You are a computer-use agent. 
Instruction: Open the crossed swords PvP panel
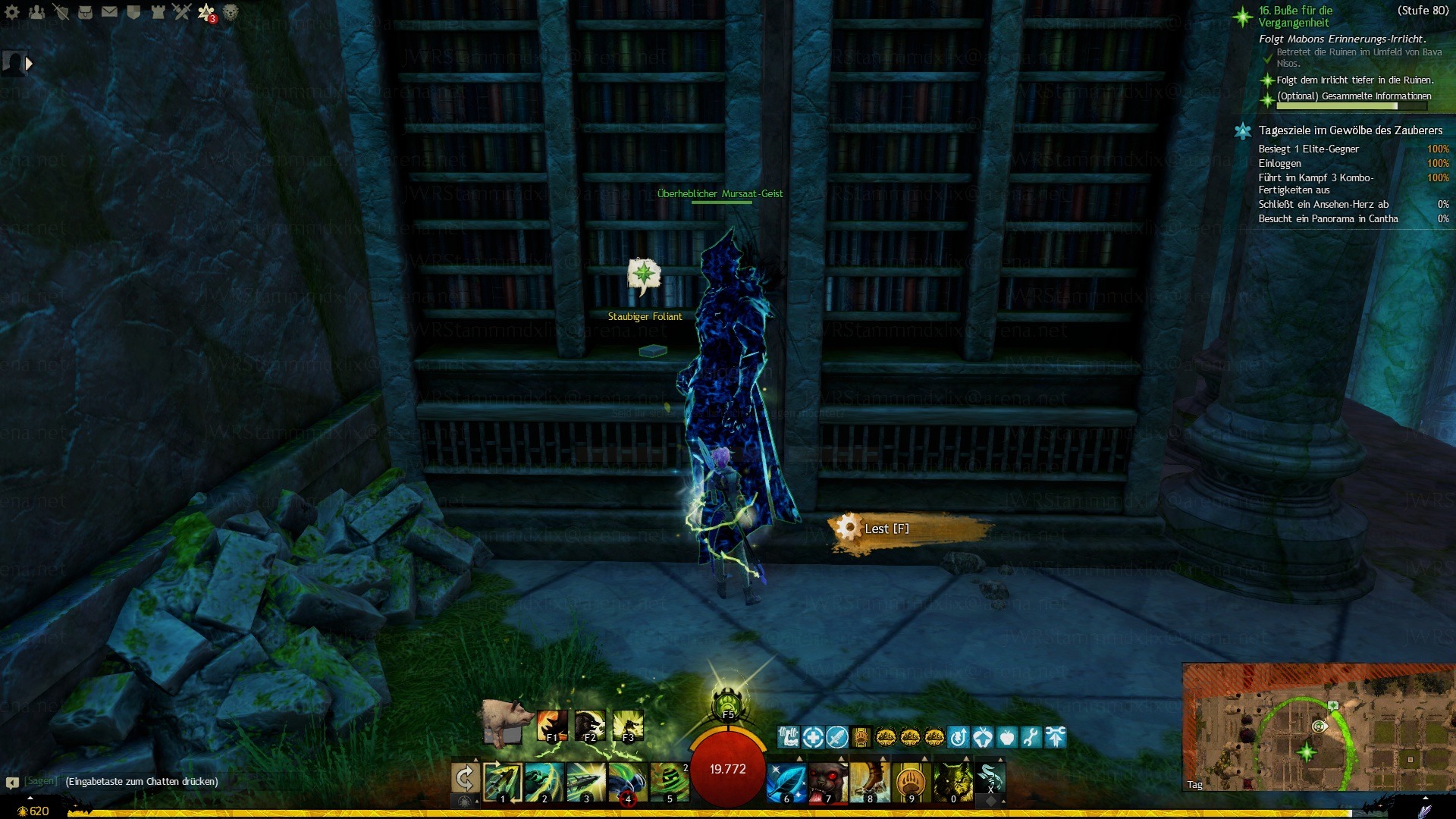181,11
